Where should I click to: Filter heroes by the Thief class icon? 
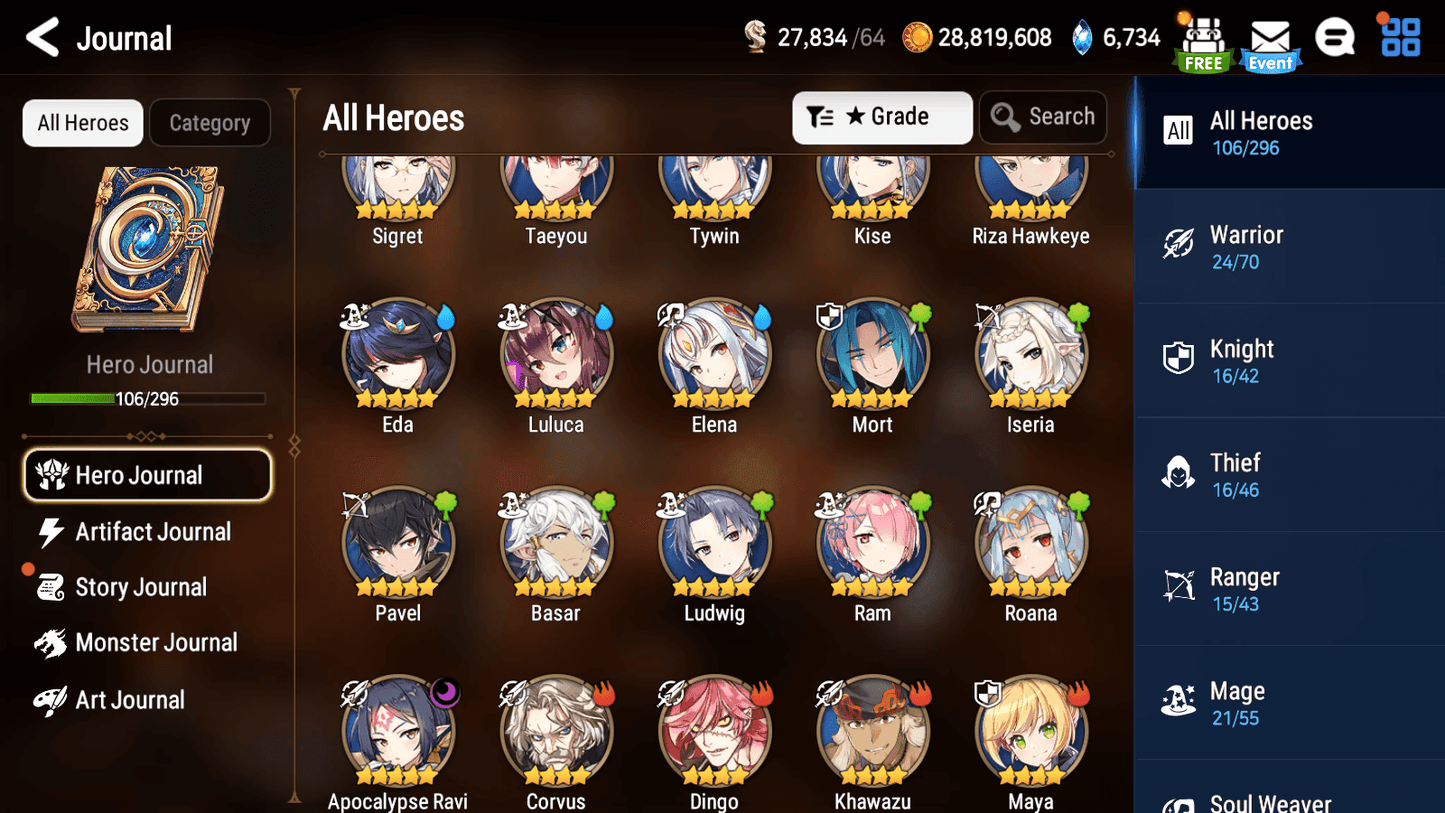click(x=1179, y=473)
